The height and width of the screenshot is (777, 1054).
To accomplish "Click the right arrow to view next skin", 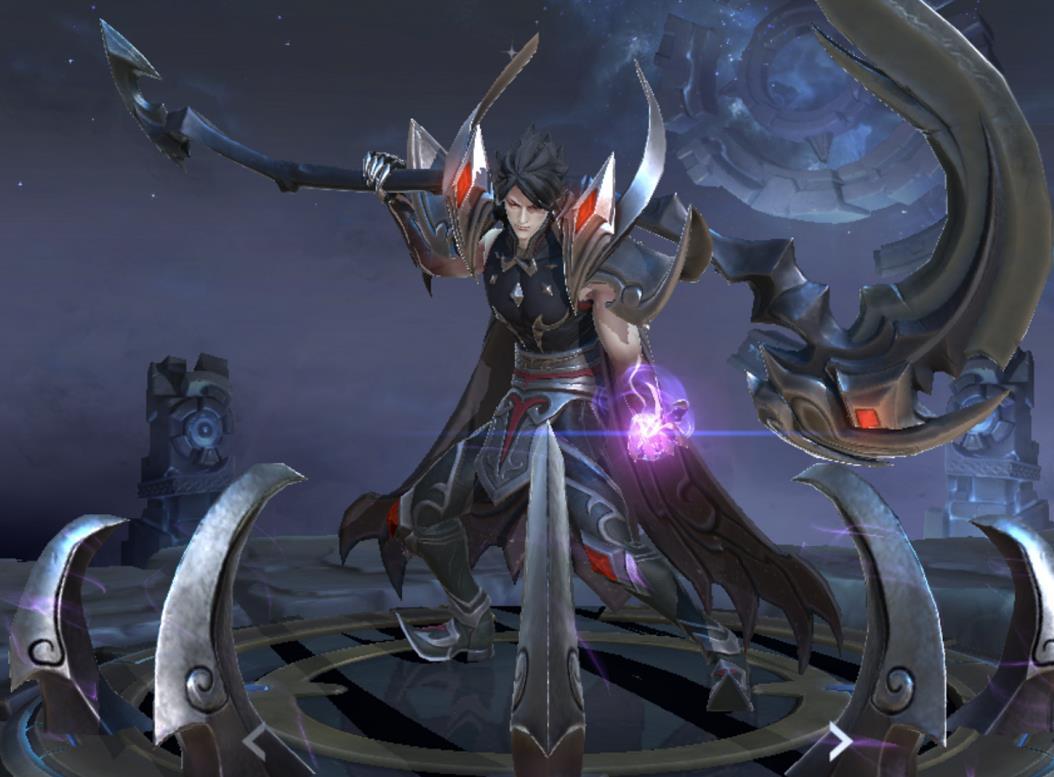I will click(x=838, y=741).
